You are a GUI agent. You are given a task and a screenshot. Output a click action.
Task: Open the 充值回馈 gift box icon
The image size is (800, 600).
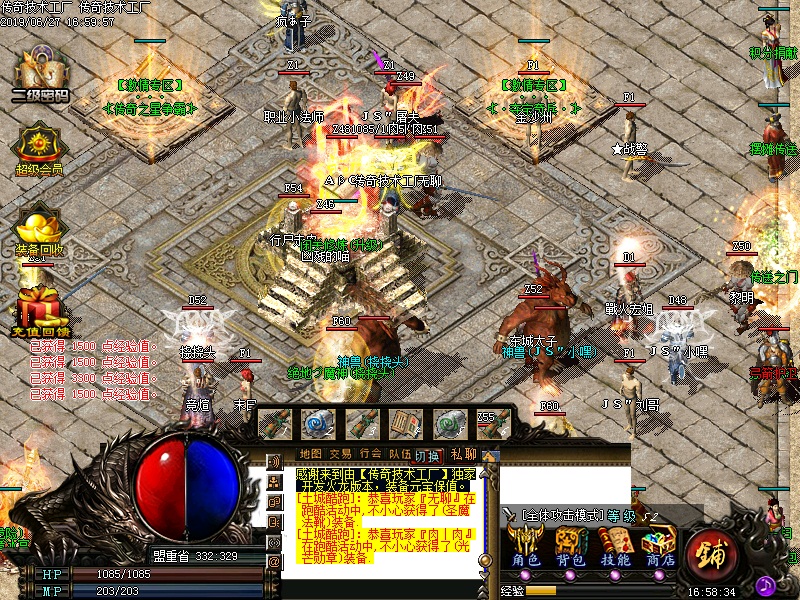pos(40,304)
